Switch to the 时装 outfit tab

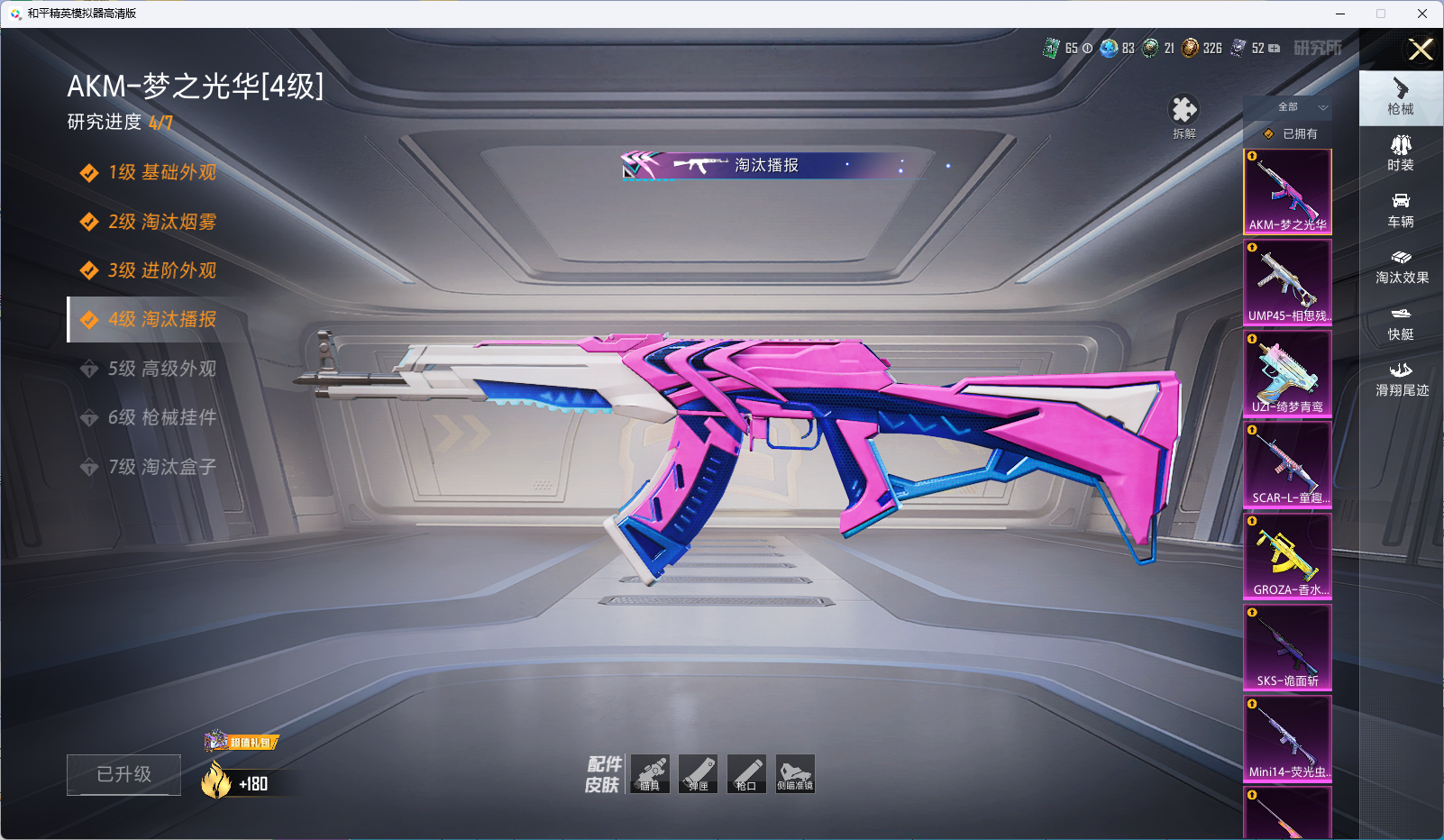click(x=1401, y=153)
